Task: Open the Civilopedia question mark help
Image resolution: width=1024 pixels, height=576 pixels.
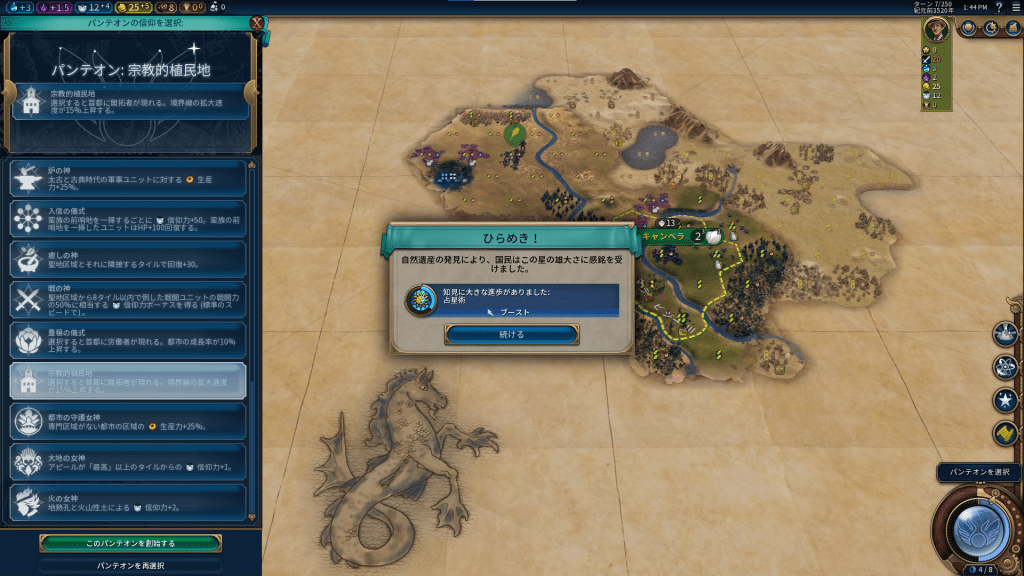Action: click(x=999, y=7)
